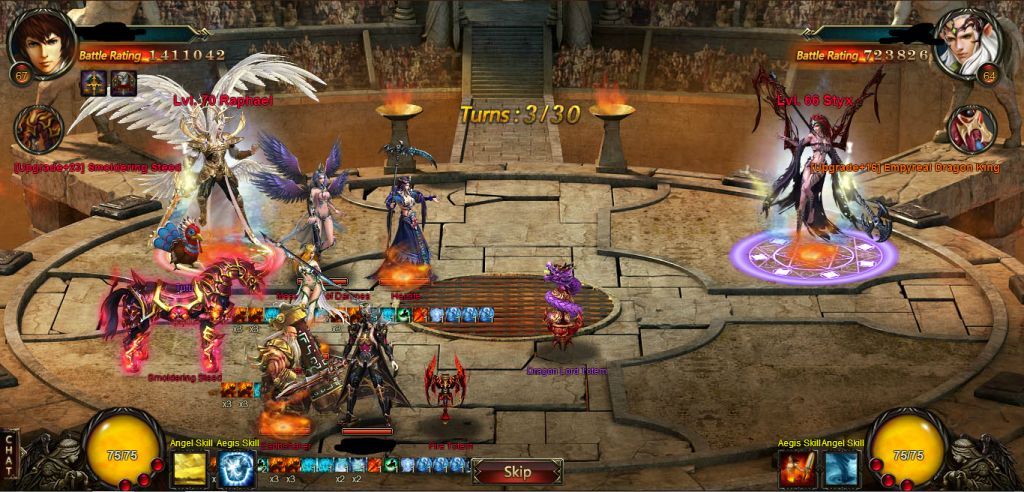Skip the battle animation
Image resolution: width=1024 pixels, height=492 pixels.
click(x=517, y=471)
